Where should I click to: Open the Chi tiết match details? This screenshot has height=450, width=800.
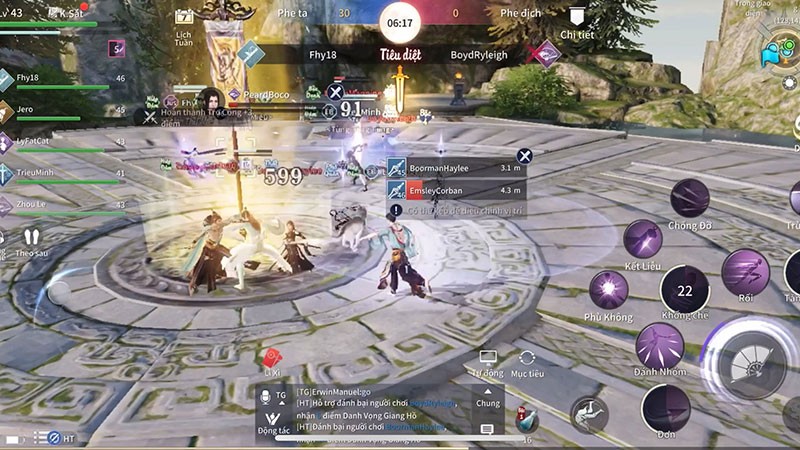pos(576,20)
